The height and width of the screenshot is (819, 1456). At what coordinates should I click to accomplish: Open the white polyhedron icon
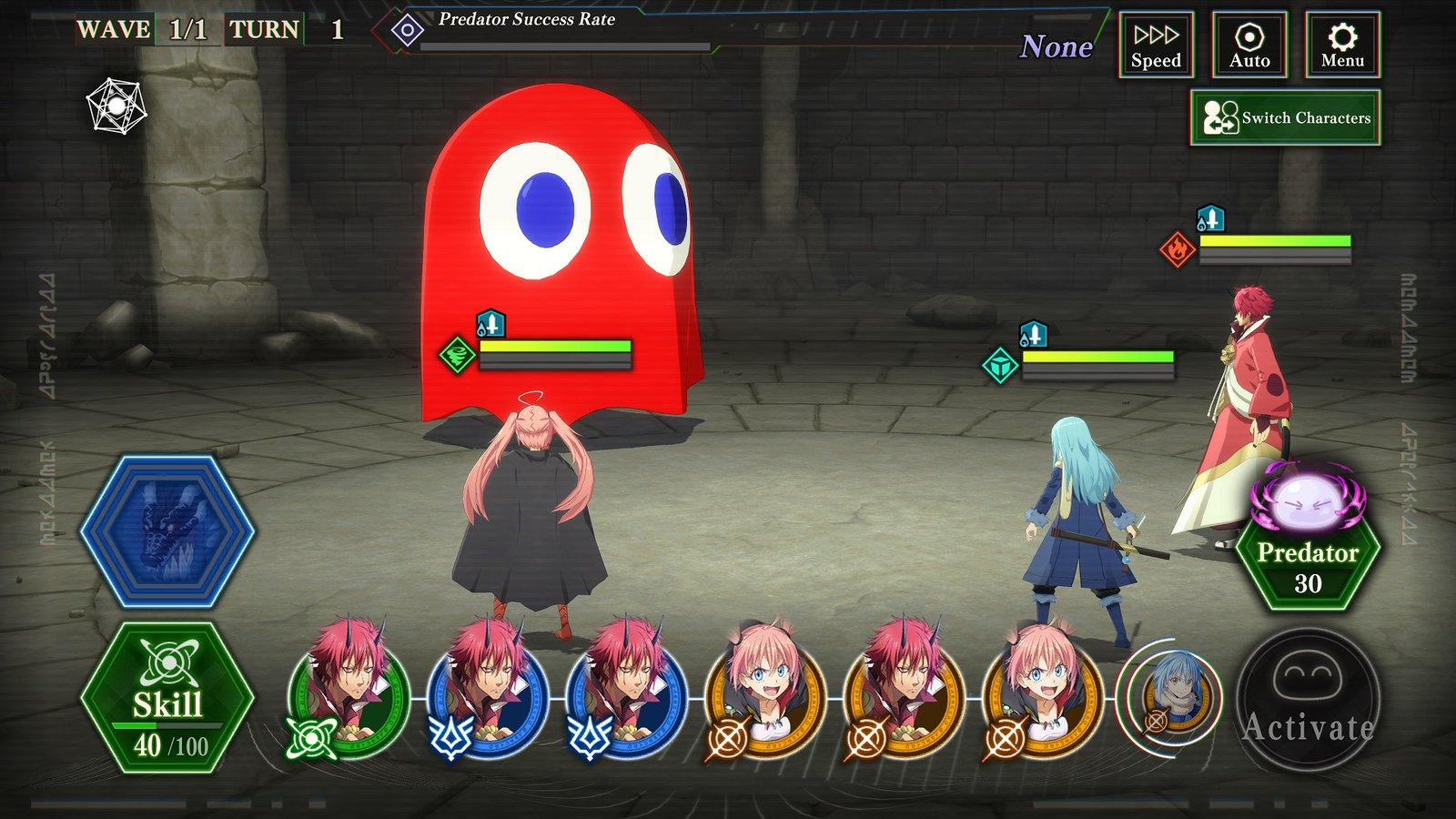[116, 106]
